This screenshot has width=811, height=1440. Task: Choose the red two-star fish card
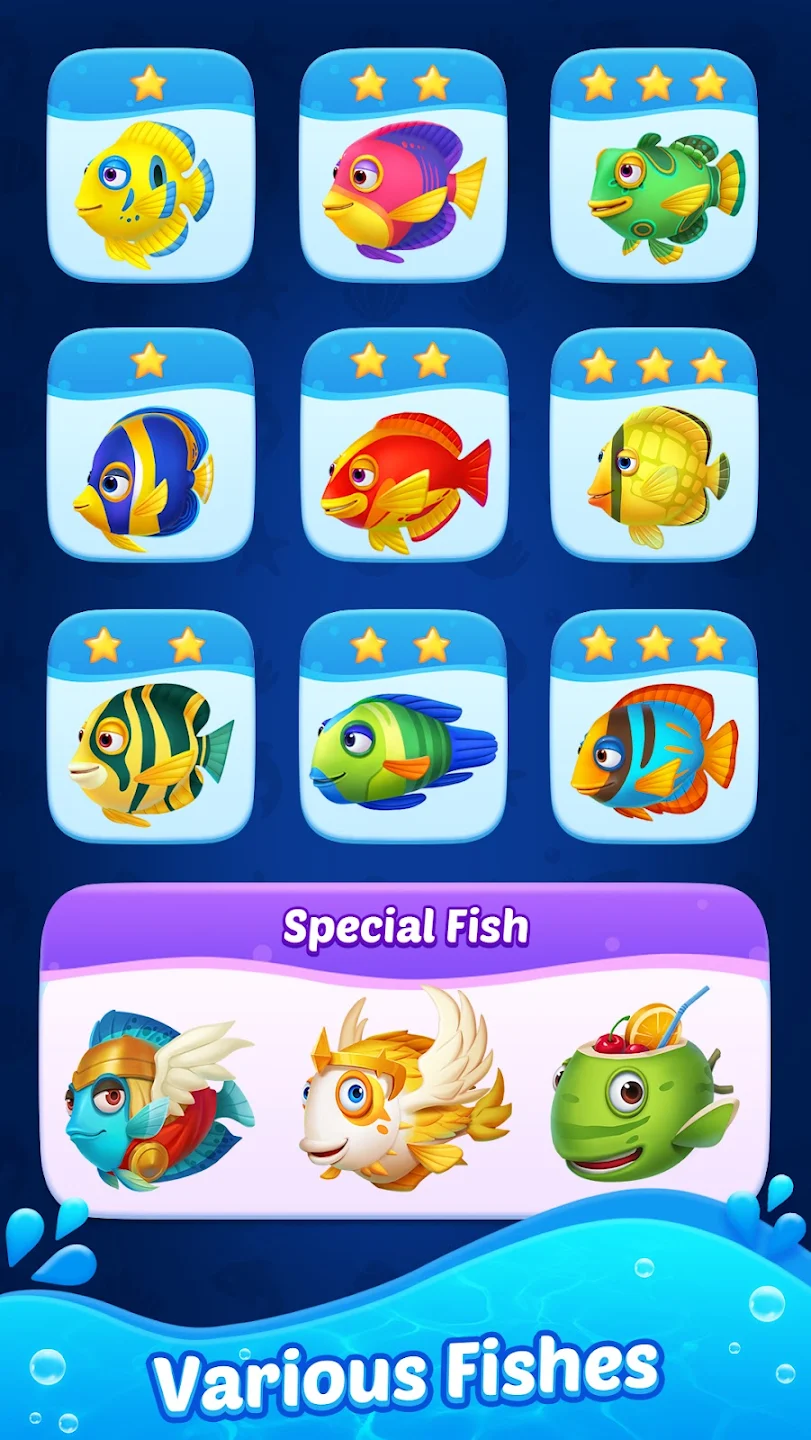coord(403,445)
